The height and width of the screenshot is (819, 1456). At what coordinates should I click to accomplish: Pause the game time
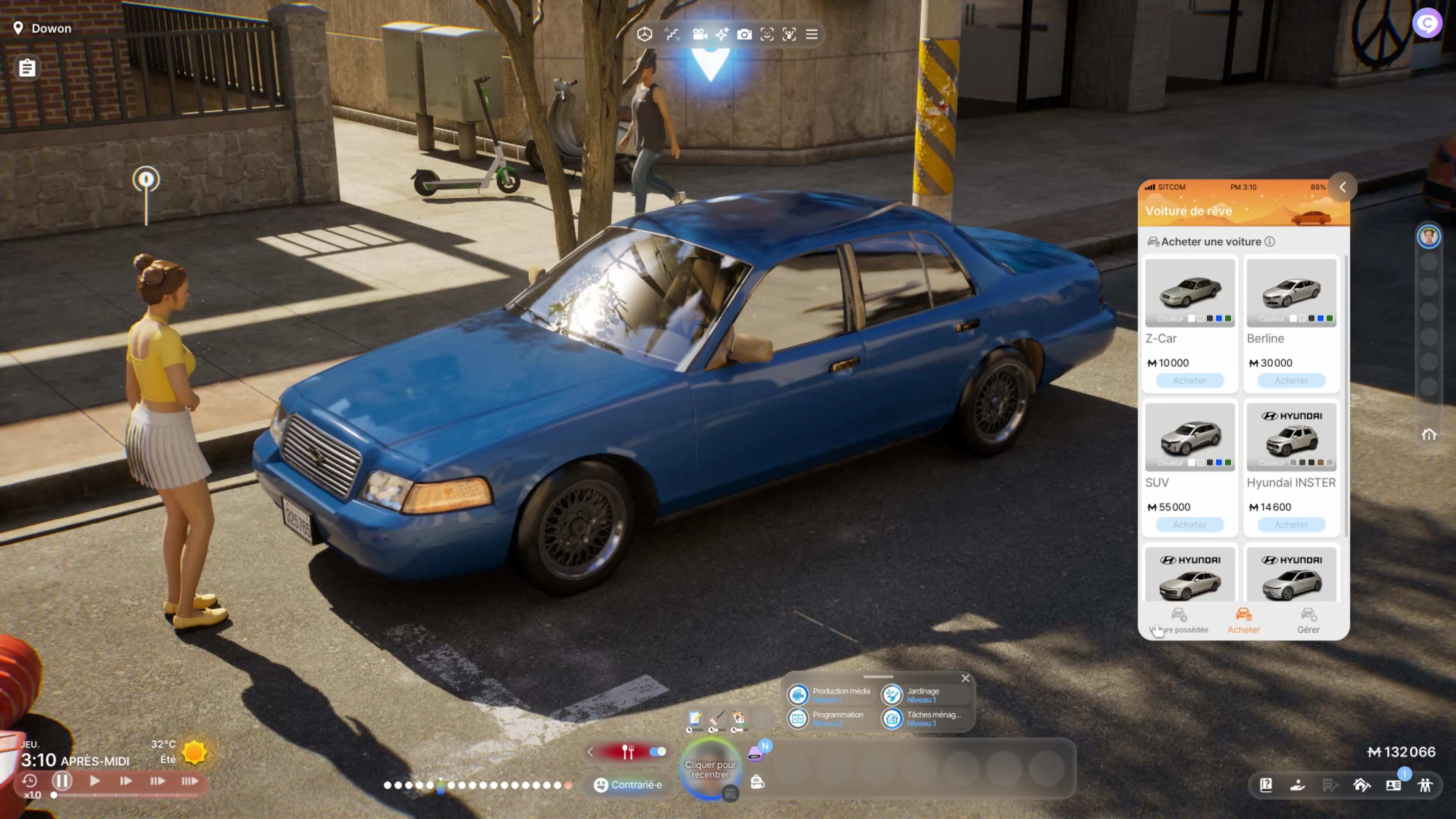(x=61, y=781)
